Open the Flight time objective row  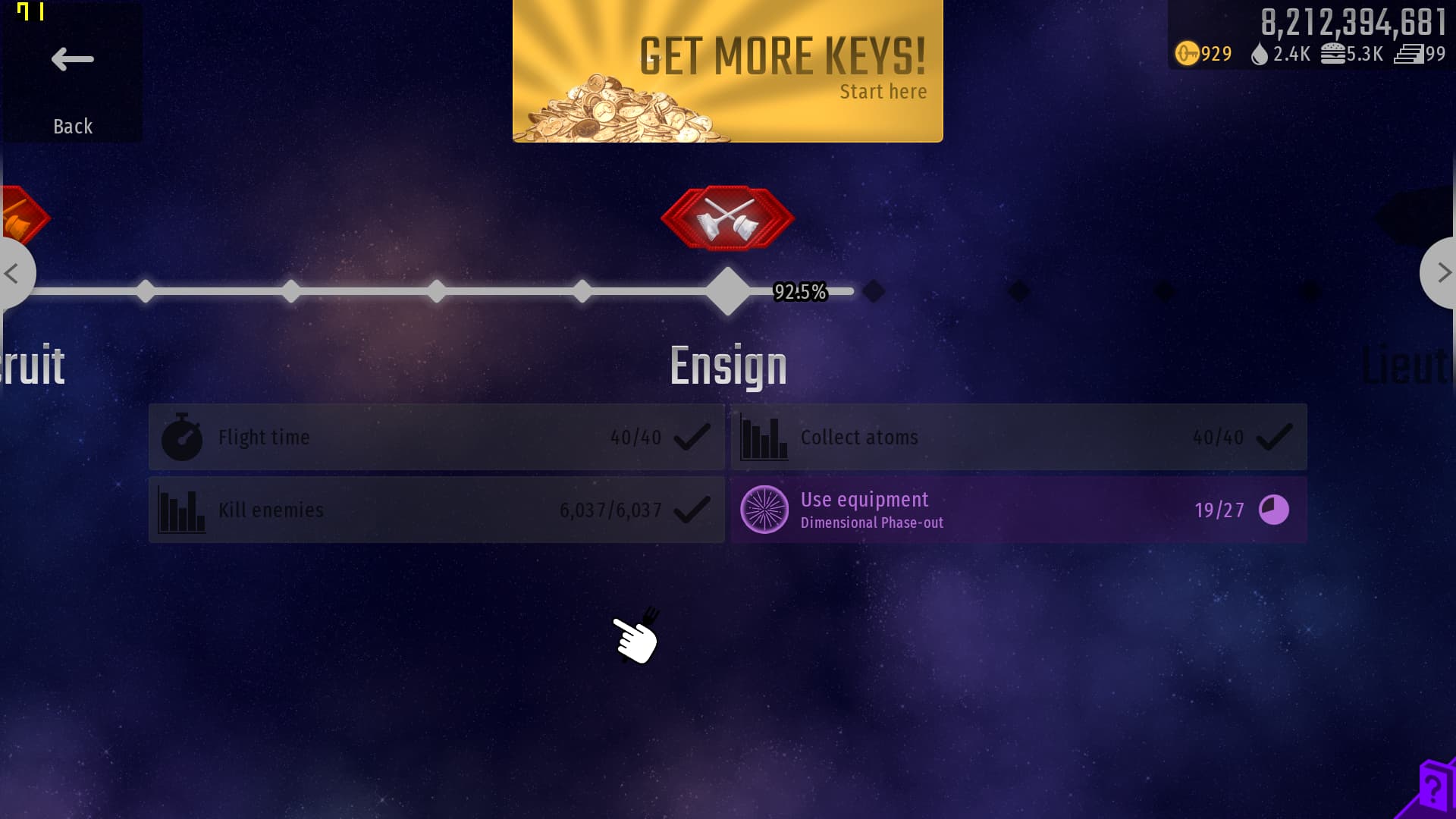click(x=436, y=437)
